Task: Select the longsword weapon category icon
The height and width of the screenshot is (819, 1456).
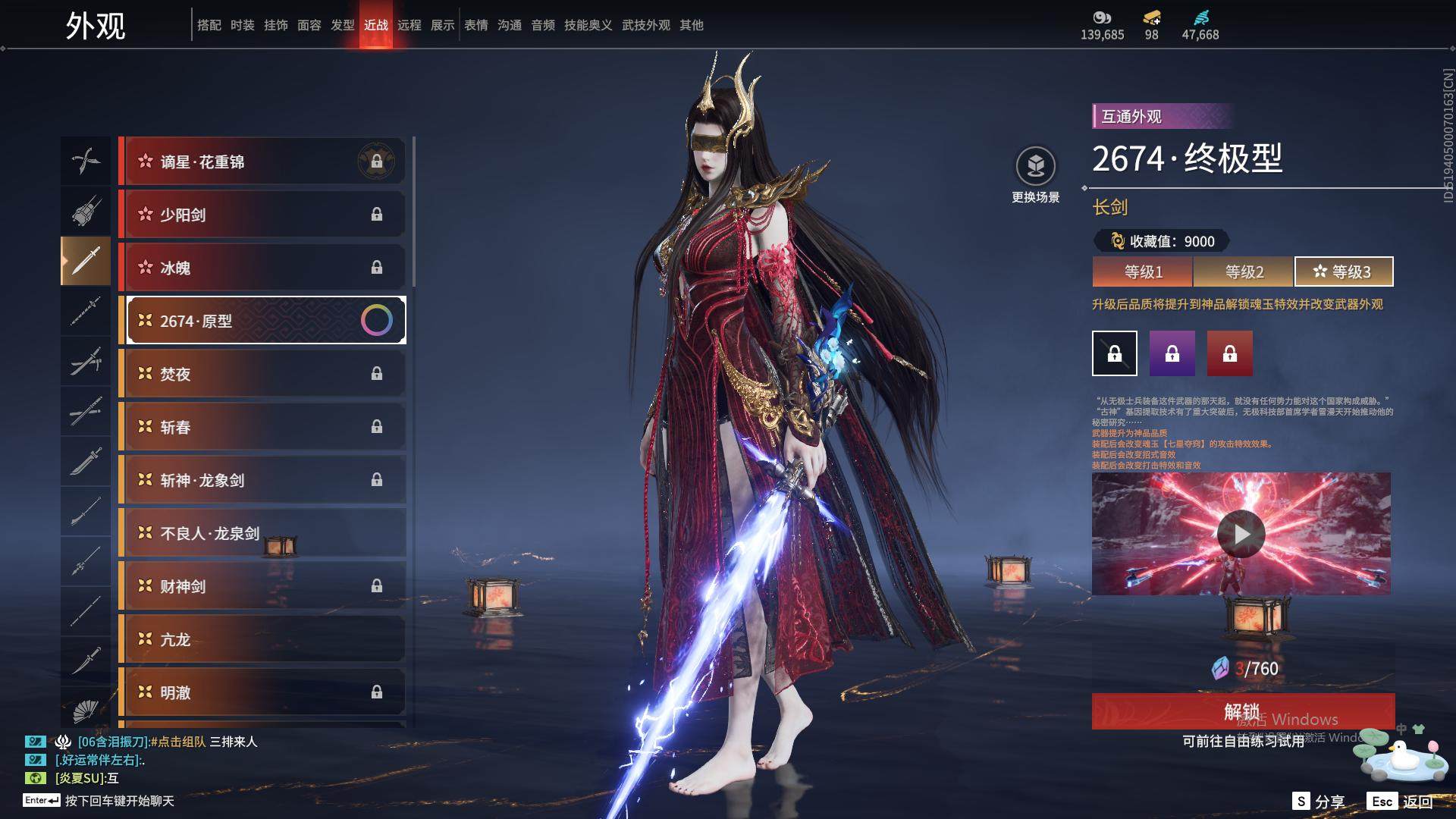Action: point(86,261)
